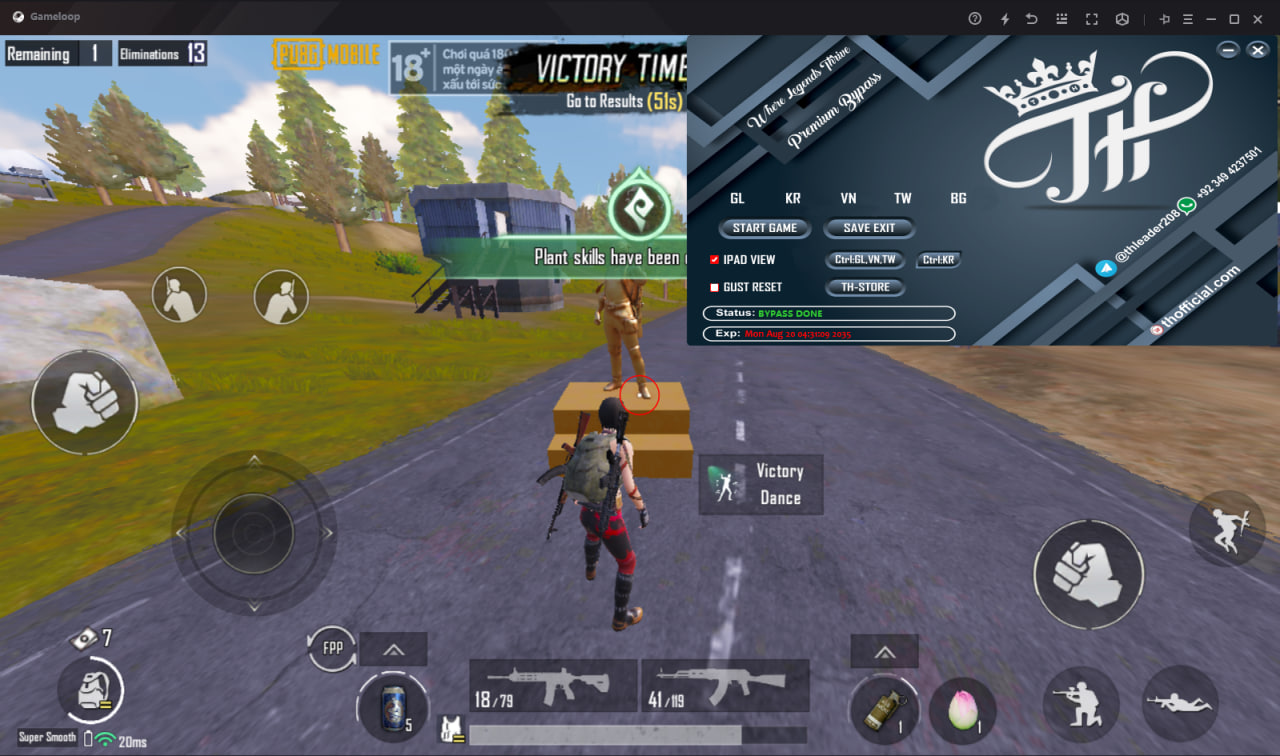Click the TH-STORE button
The image size is (1280, 756).
pos(864,287)
